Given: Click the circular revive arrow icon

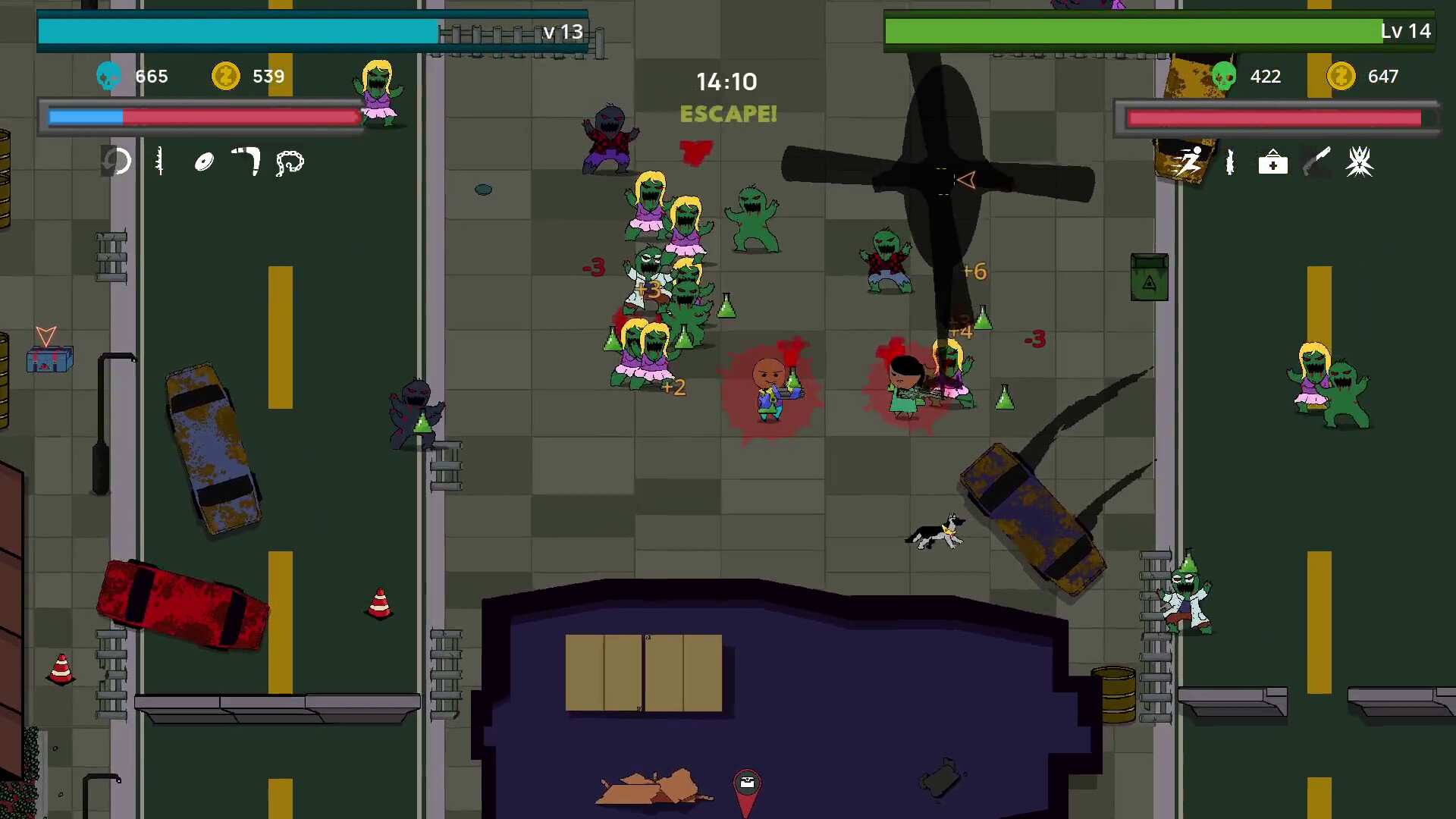Looking at the screenshot, I should tap(118, 162).
